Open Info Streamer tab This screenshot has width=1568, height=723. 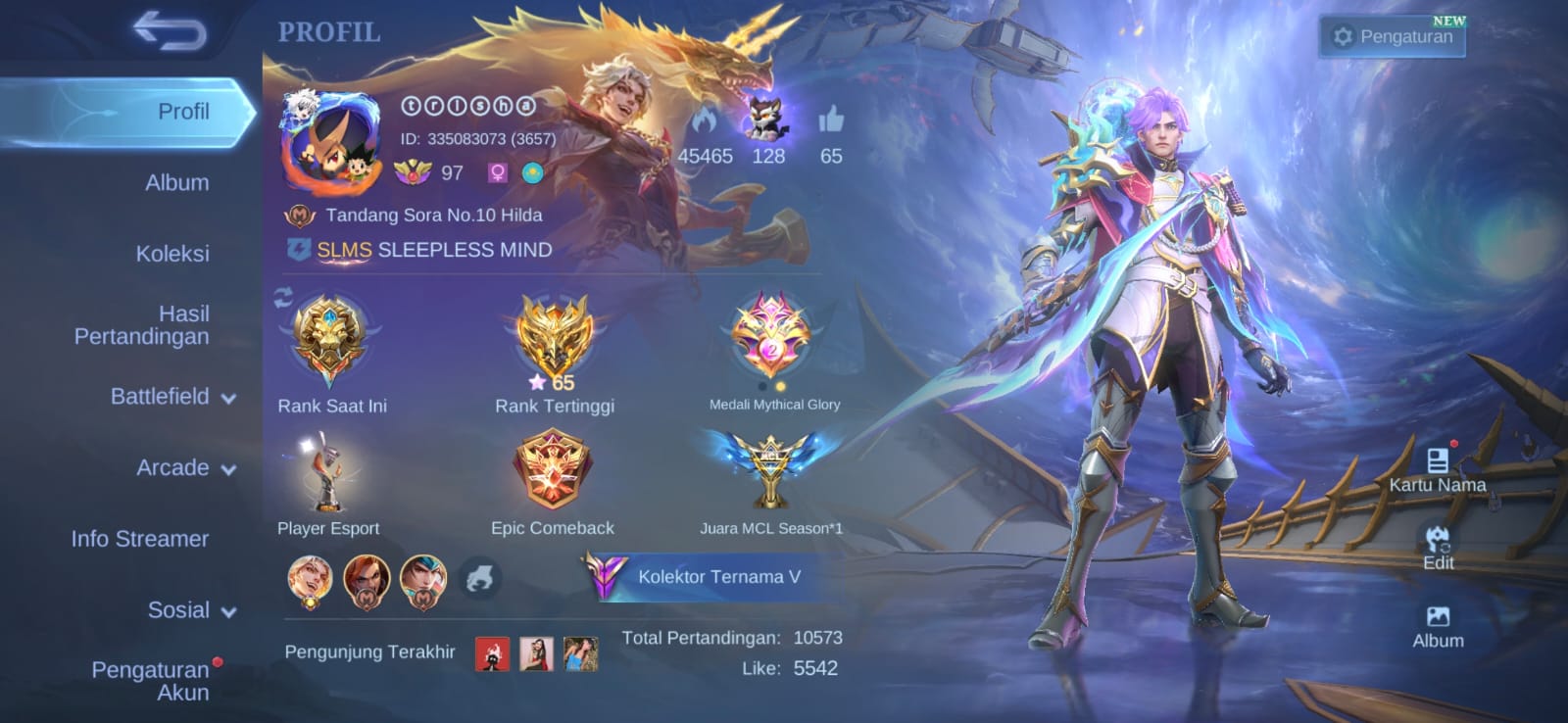point(140,539)
